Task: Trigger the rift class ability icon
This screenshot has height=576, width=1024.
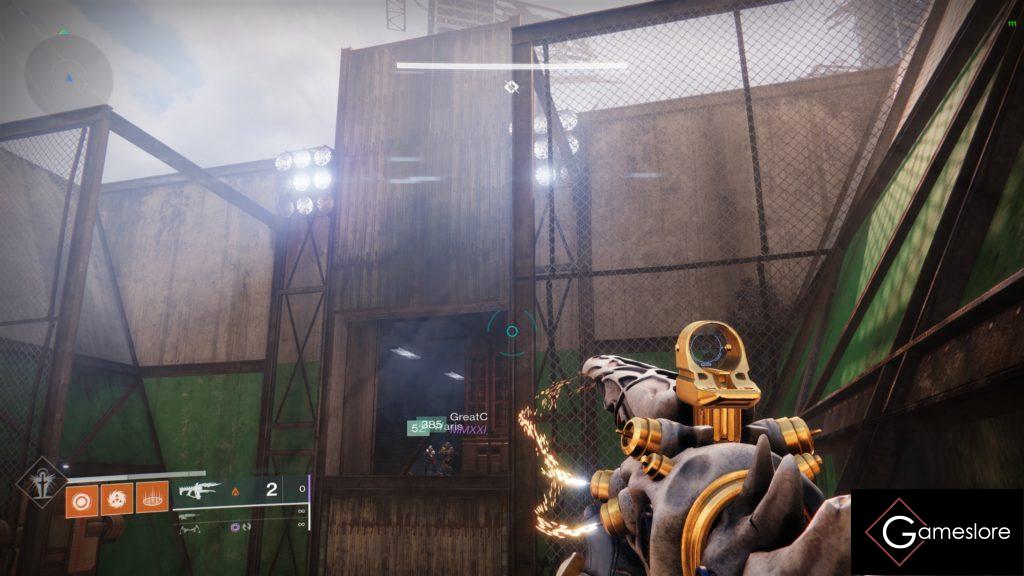Action: pyautogui.click(x=152, y=497)
